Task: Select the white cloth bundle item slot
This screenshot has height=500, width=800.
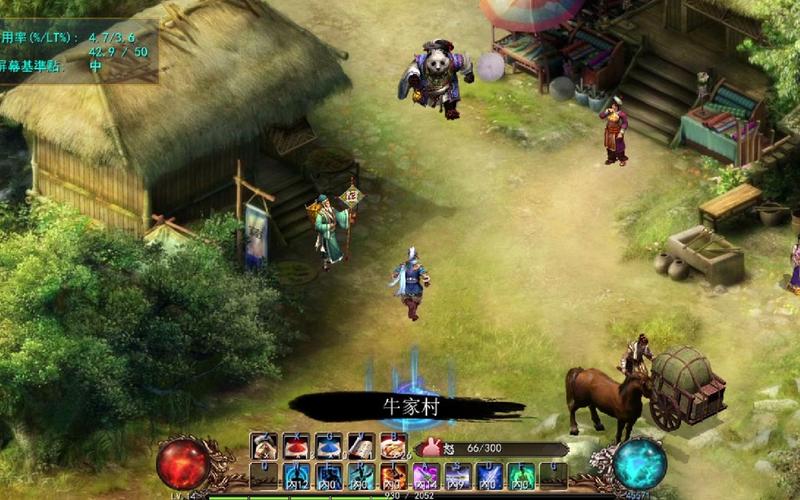Action: click(264, 447)
